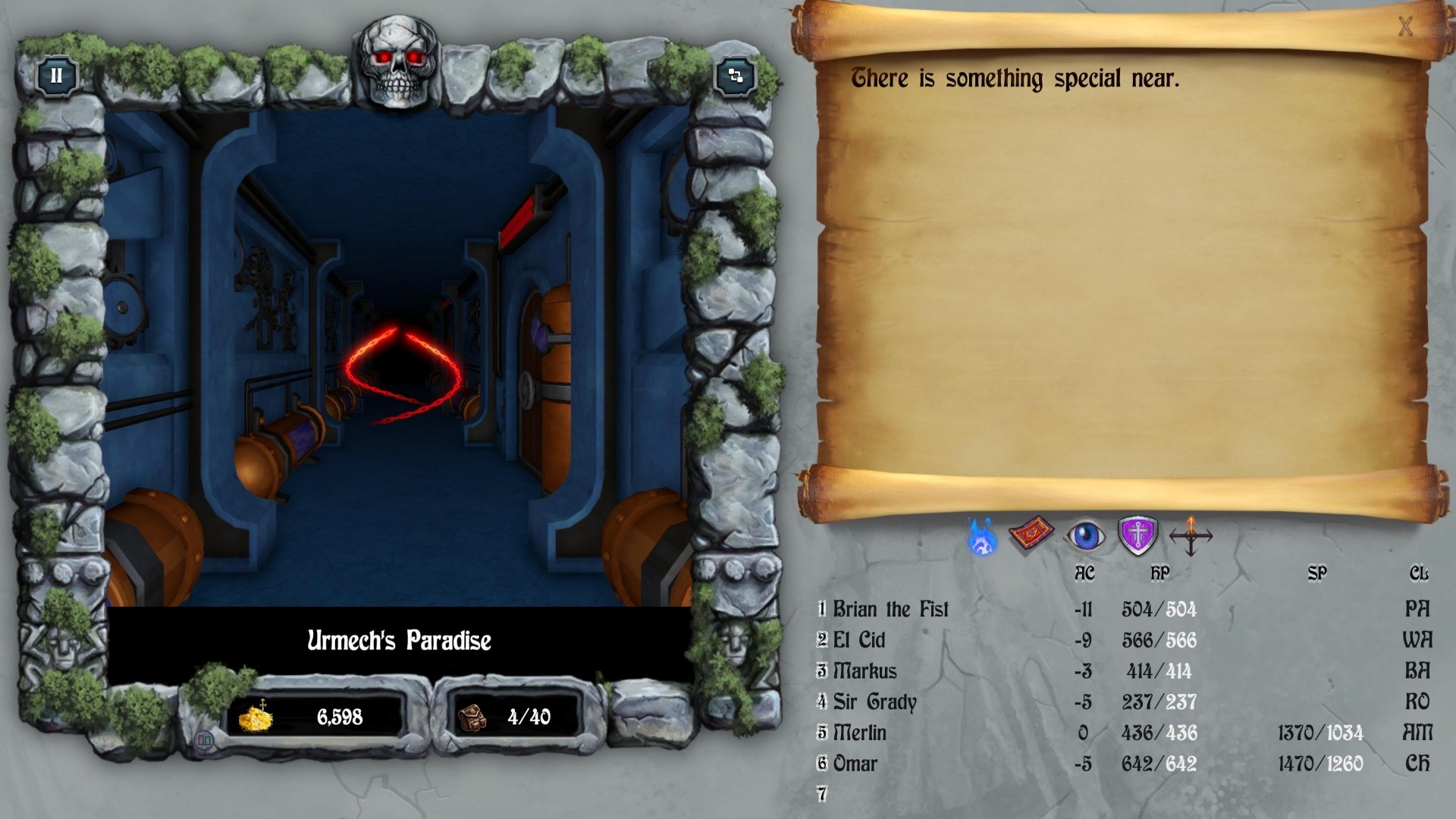Close the parchment message scroll
1456x819 pixels.
point(1405,27)
